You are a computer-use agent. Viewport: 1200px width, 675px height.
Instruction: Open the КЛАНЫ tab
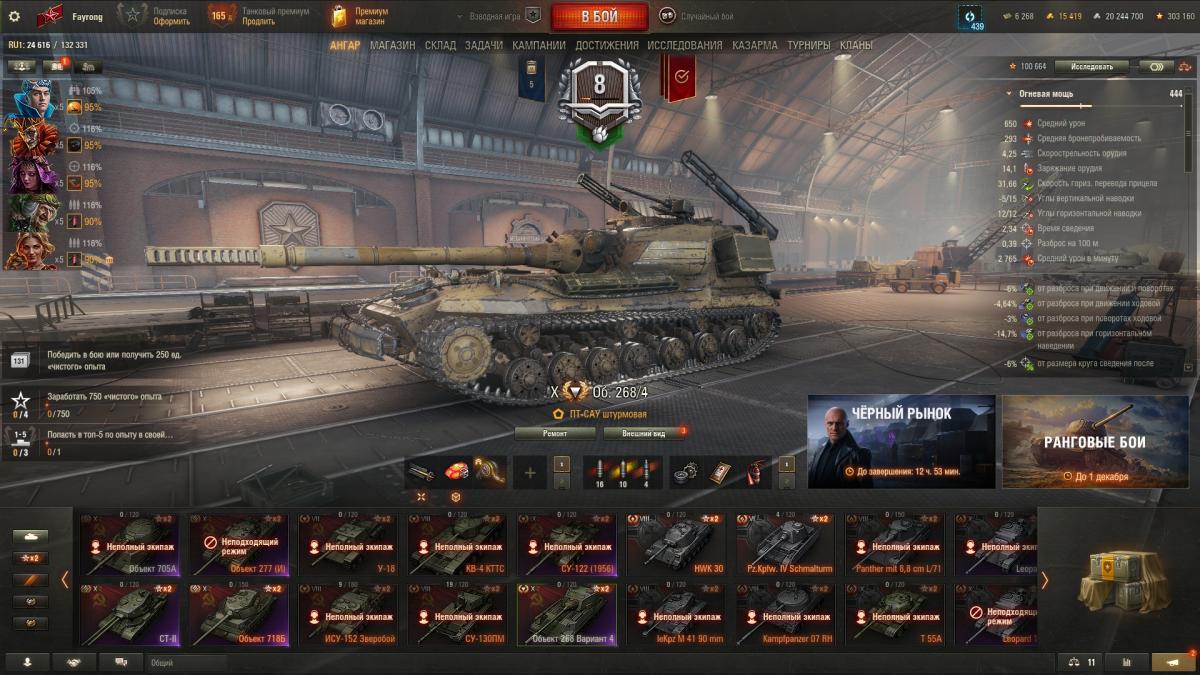(x=856, y=45)
